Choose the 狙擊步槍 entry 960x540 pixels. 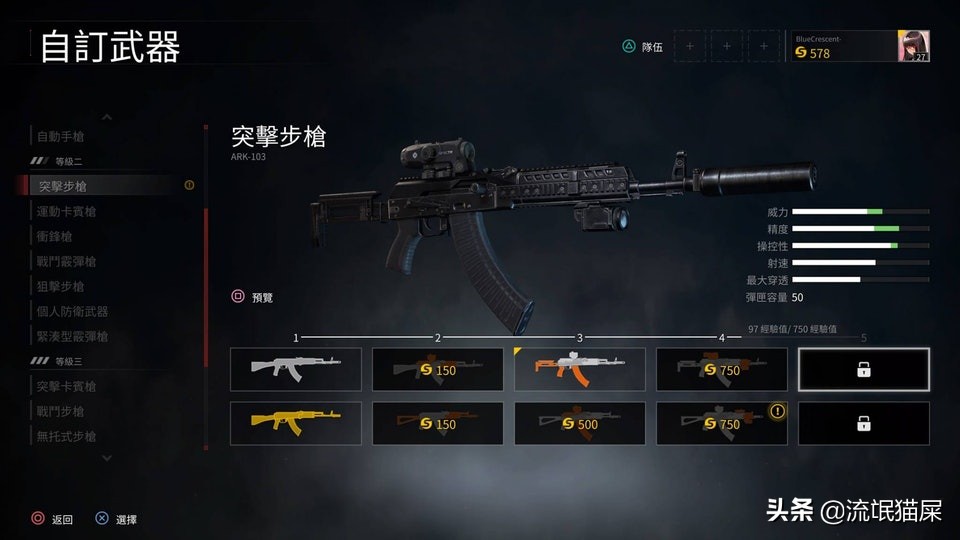tap(61, 286)
